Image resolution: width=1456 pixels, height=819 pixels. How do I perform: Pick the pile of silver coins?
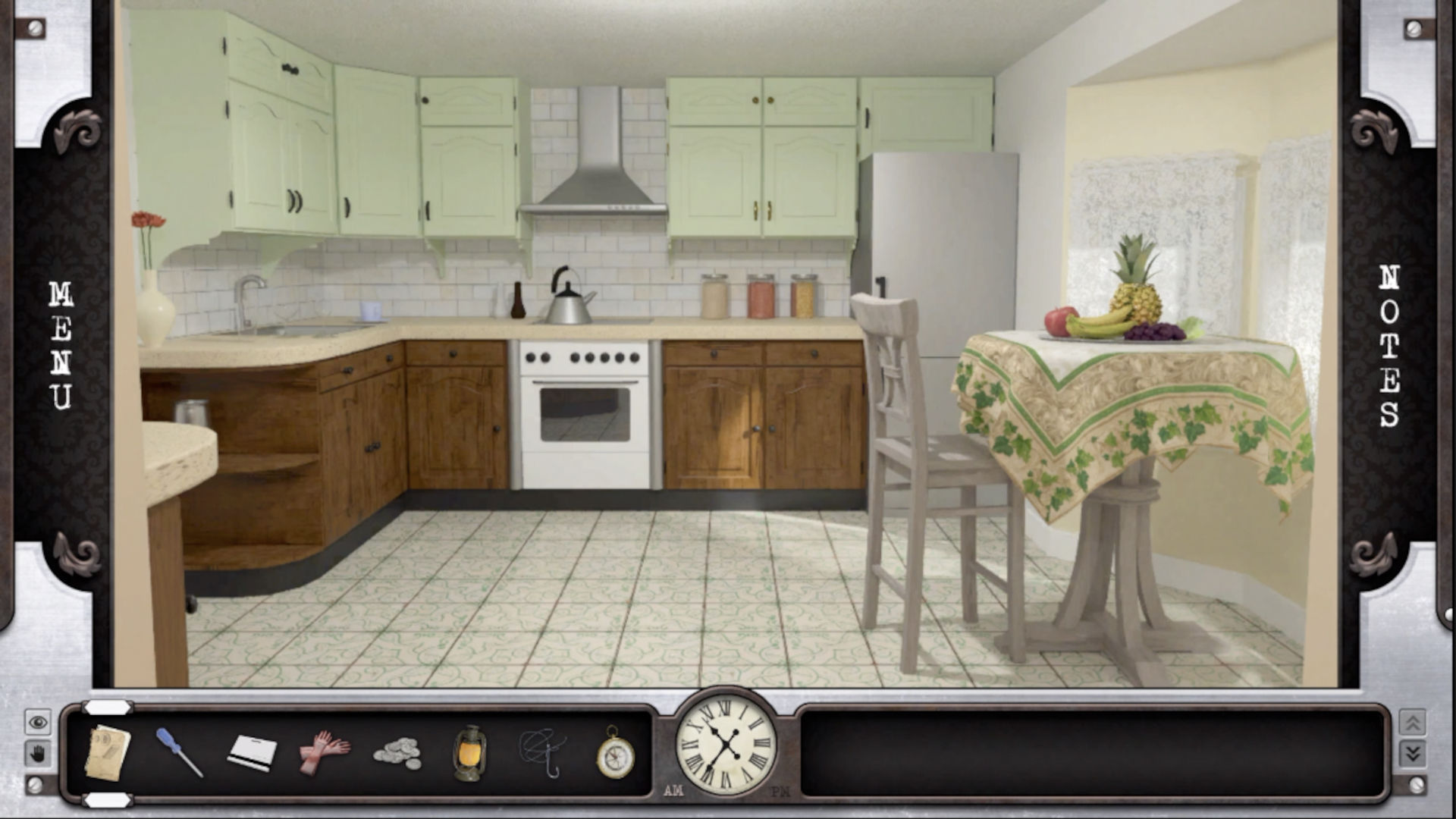[x=397, y=753]
